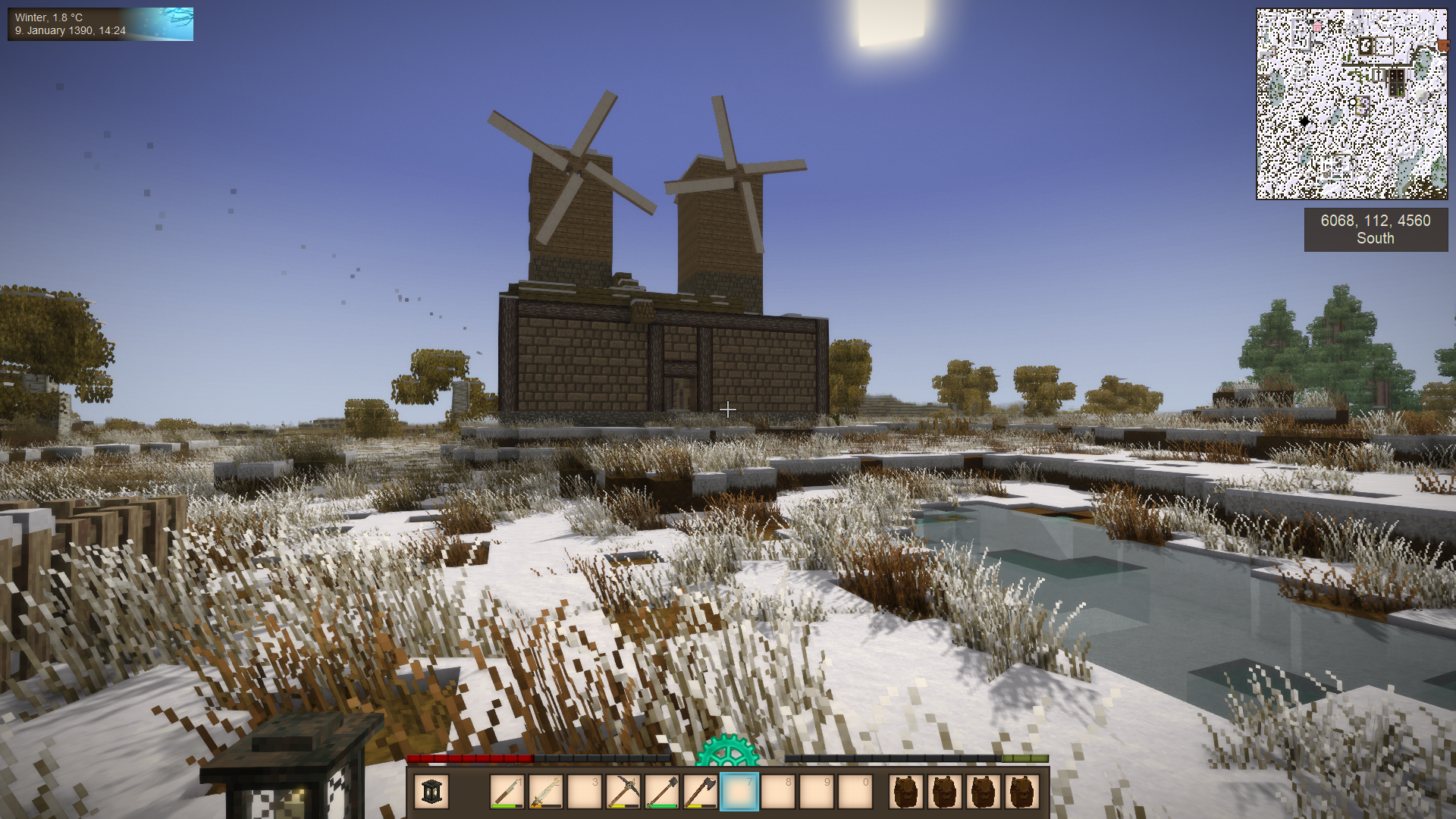Select the blade in hotbar slot 1
The height and width of the screenshot is (819, 1456).
(x=507, y=792)
